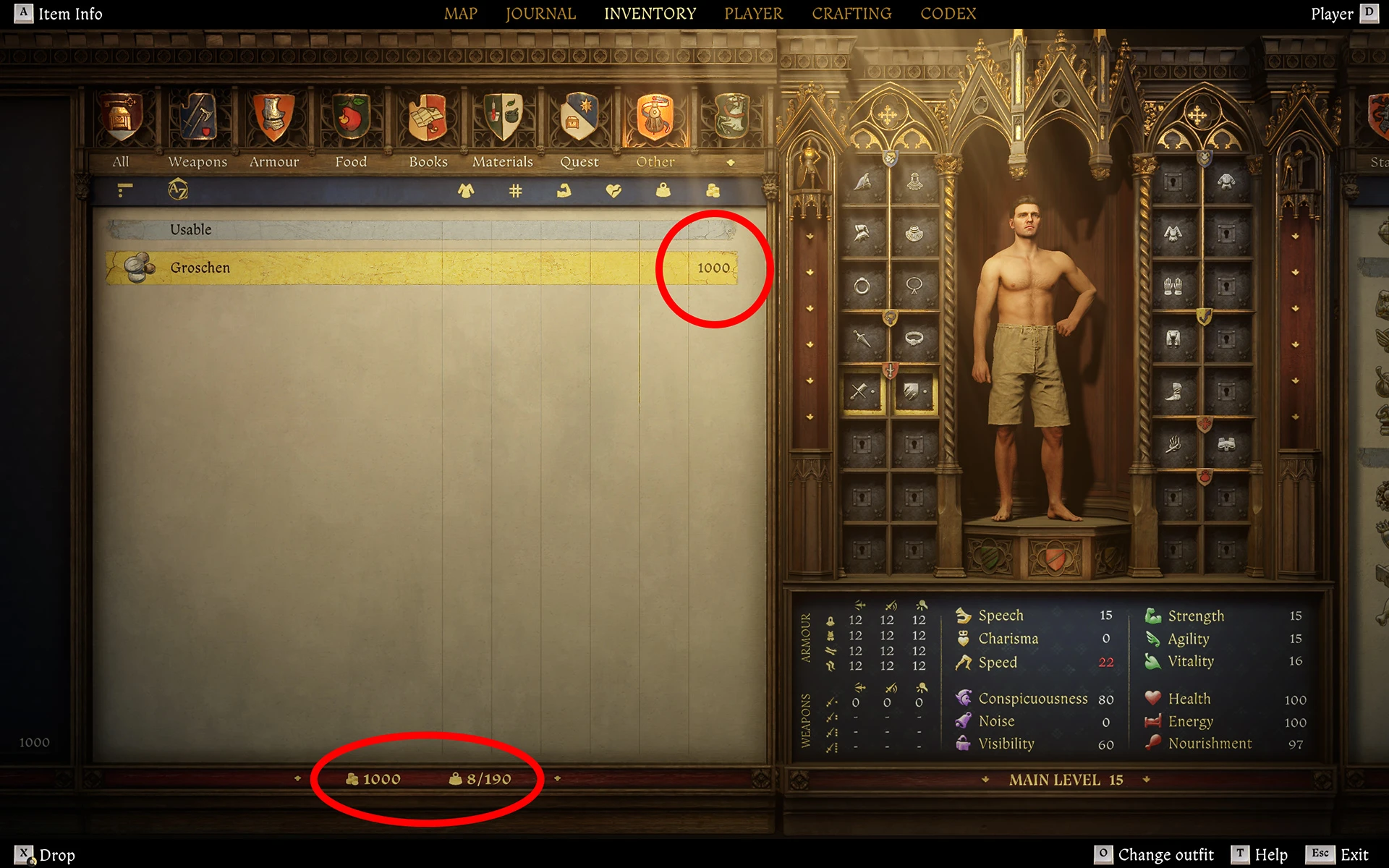Toggle the filter sort icon above item list
Viewport: 1389px width, 868px height.
pyautogui.click(x=124, y=190)
